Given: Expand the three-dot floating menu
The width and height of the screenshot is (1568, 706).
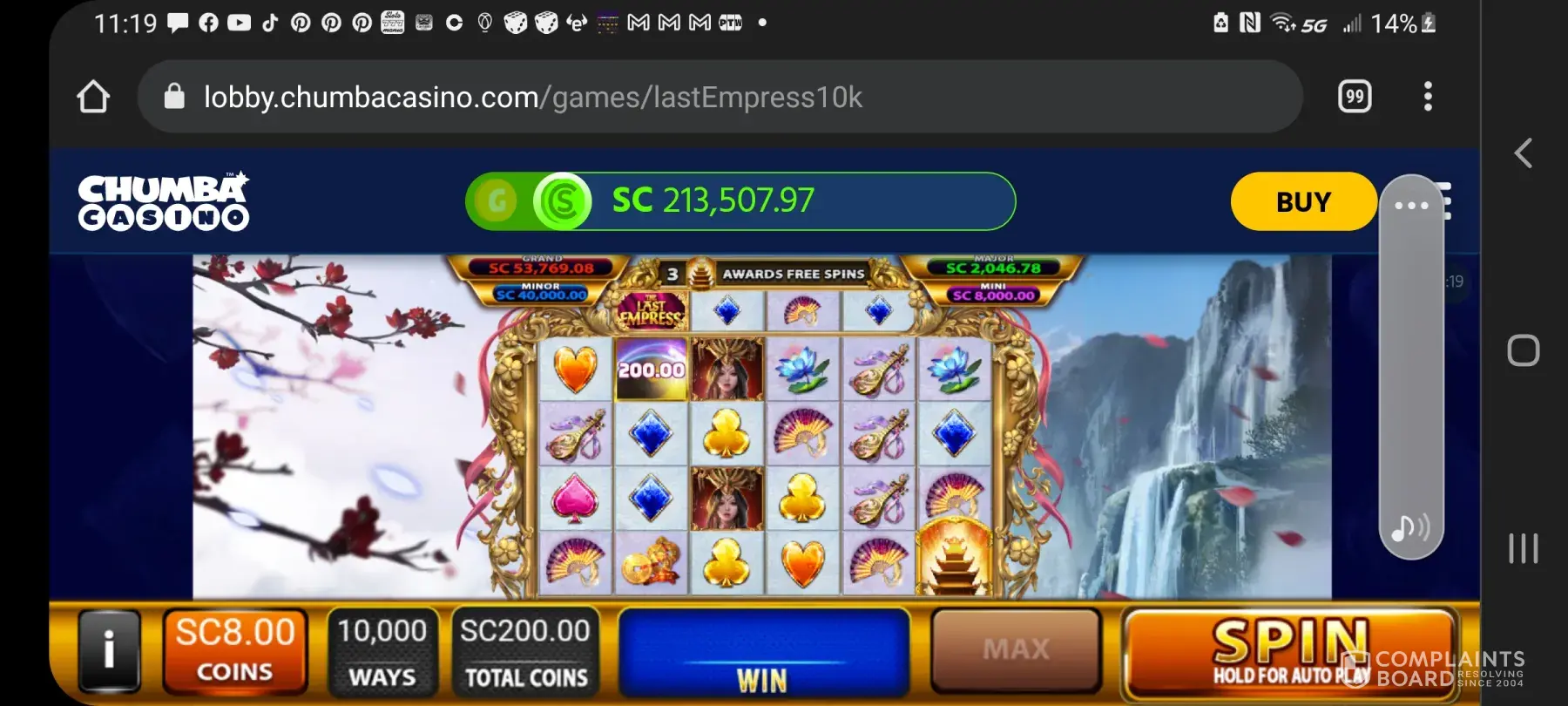Looking at the screenshot, I should tap(1411, 206).
